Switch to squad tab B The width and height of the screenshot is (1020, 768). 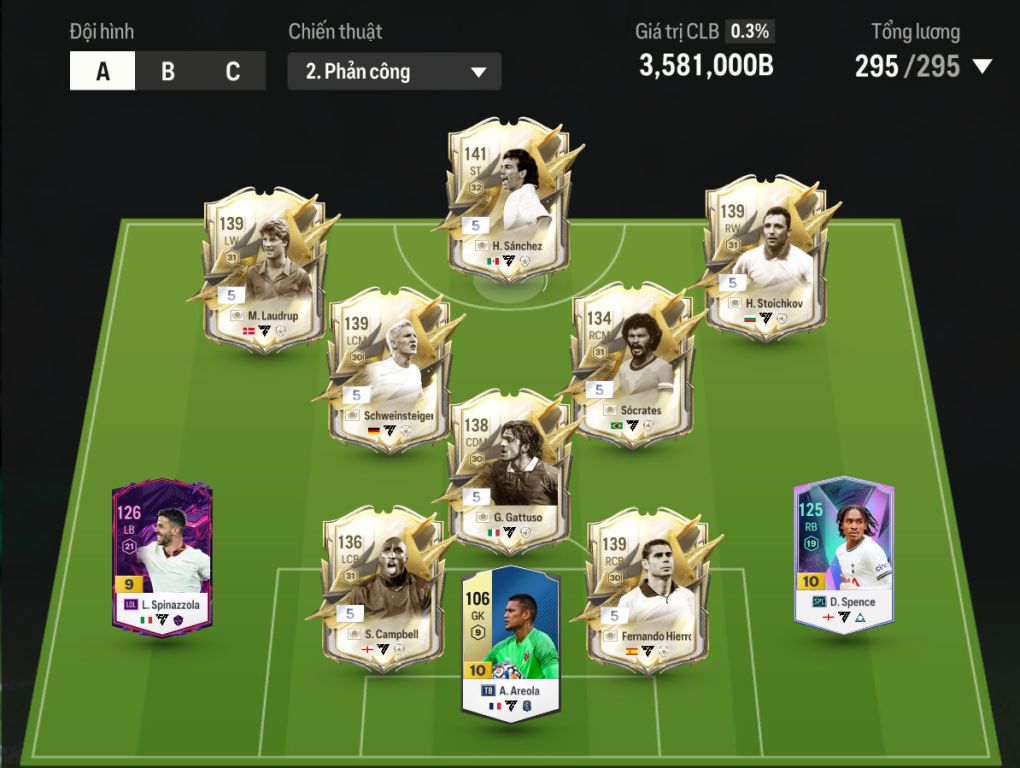[168, 72]
